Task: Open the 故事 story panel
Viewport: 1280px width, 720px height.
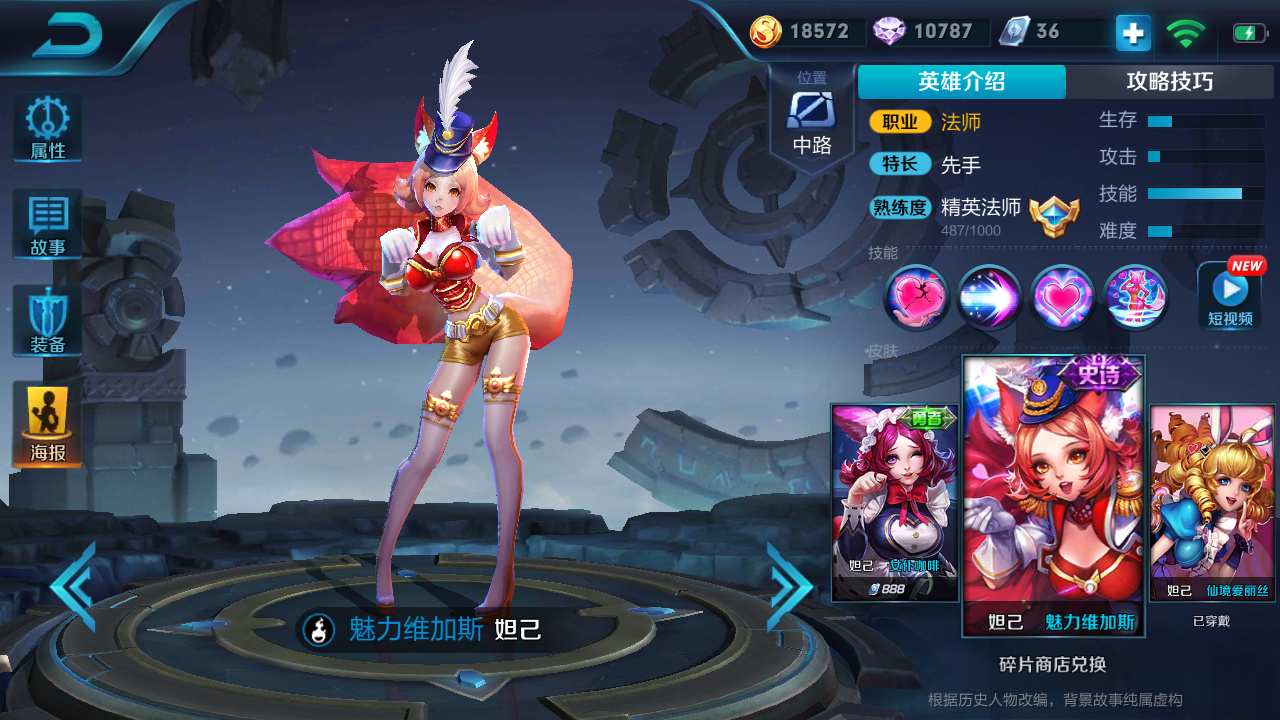Action: pos(46,222)
